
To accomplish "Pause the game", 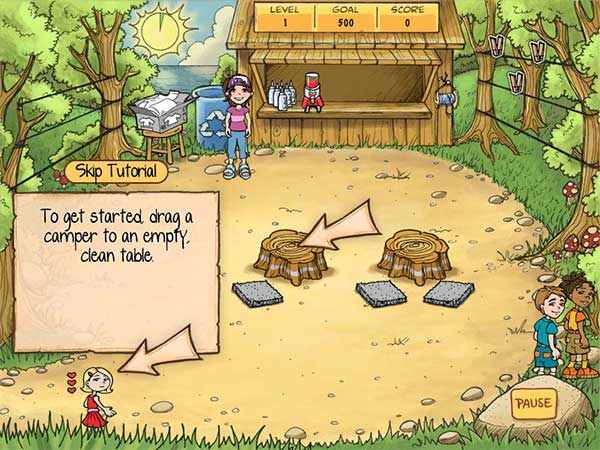I will 532,405.
